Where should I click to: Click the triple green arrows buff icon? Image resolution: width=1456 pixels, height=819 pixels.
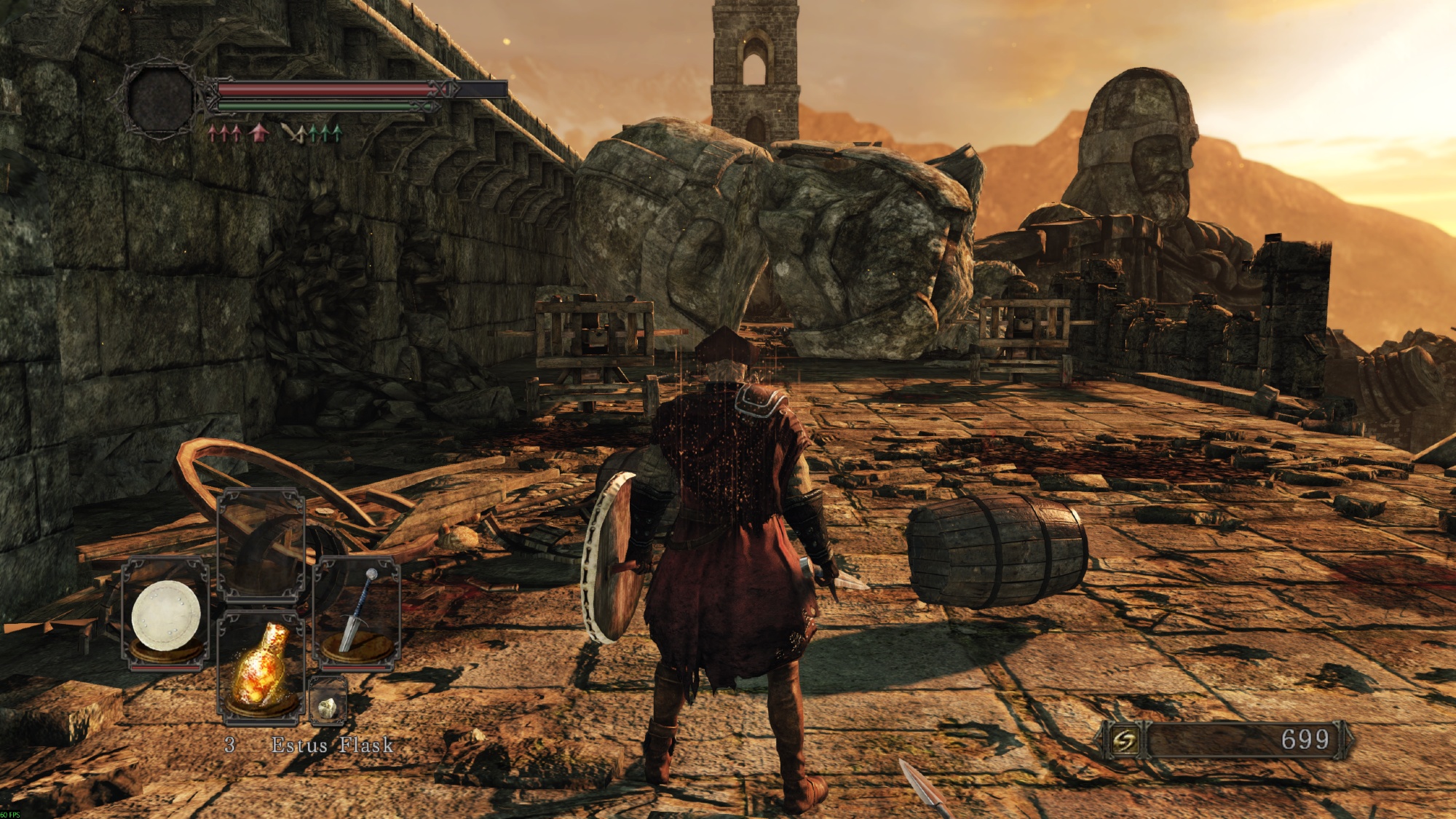[325, 132]
